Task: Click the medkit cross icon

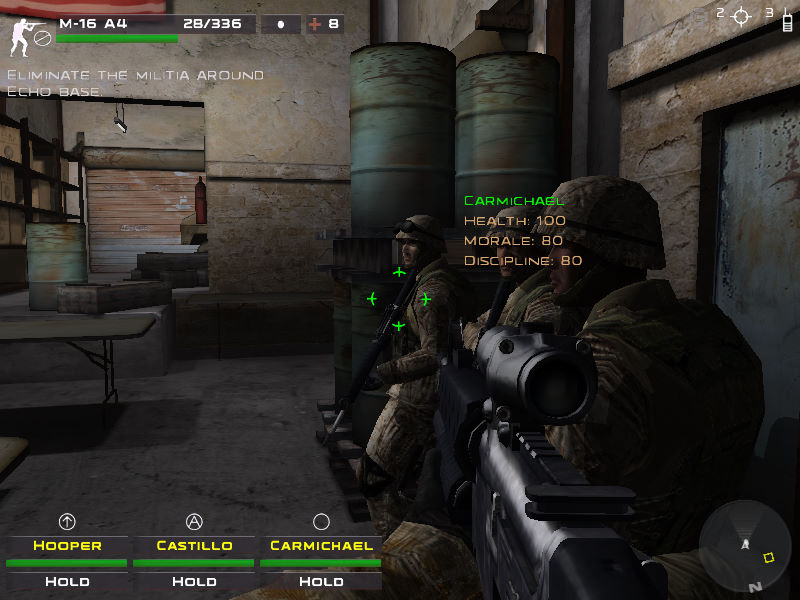Action: (315, 24)
